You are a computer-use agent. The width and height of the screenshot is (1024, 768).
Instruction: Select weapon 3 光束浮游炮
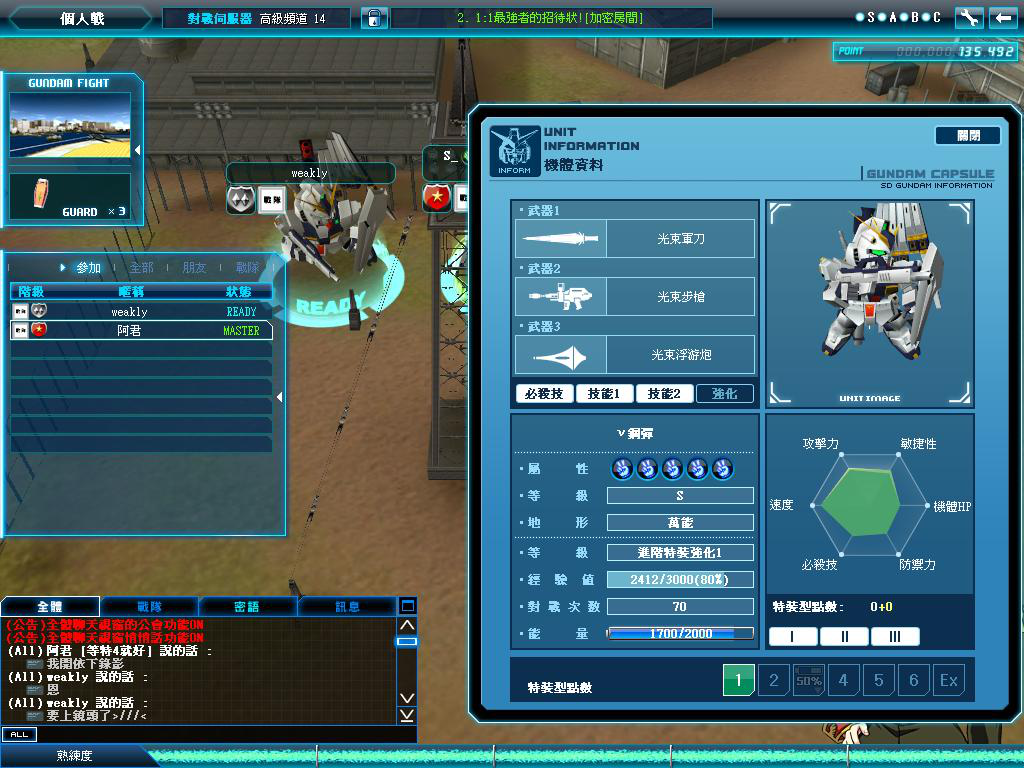(634, 355)
